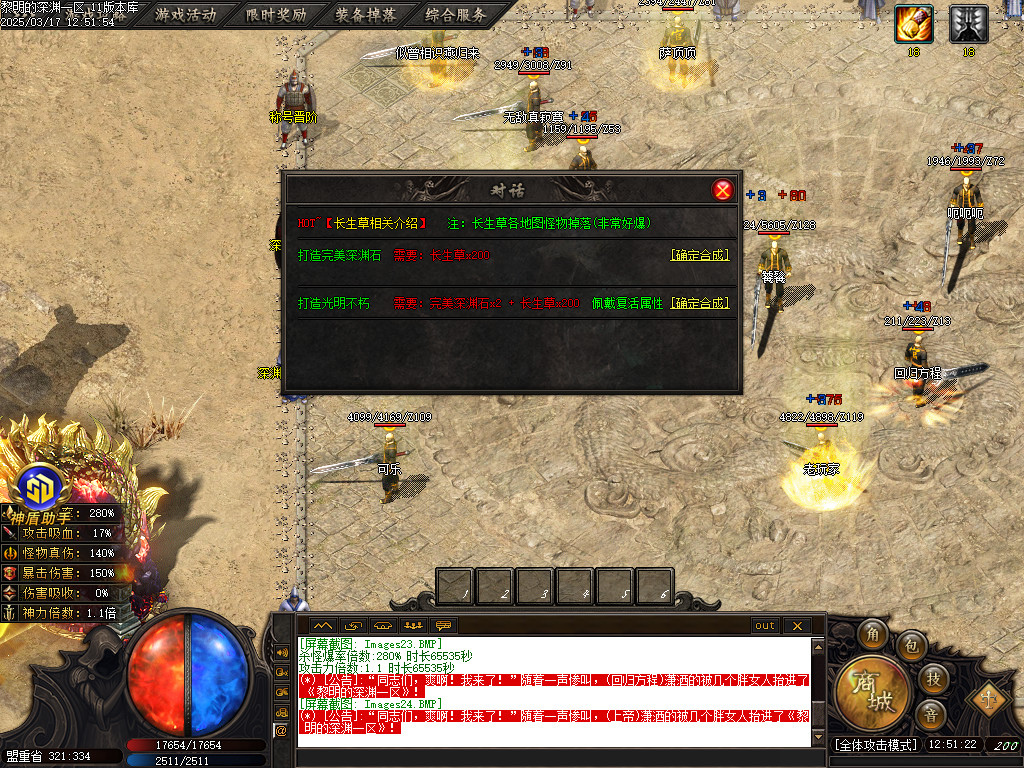The width and height of the screenshot is (1024, 768).
Task: Open the character panel with 角 button
Action: click(x=872, y=634)
